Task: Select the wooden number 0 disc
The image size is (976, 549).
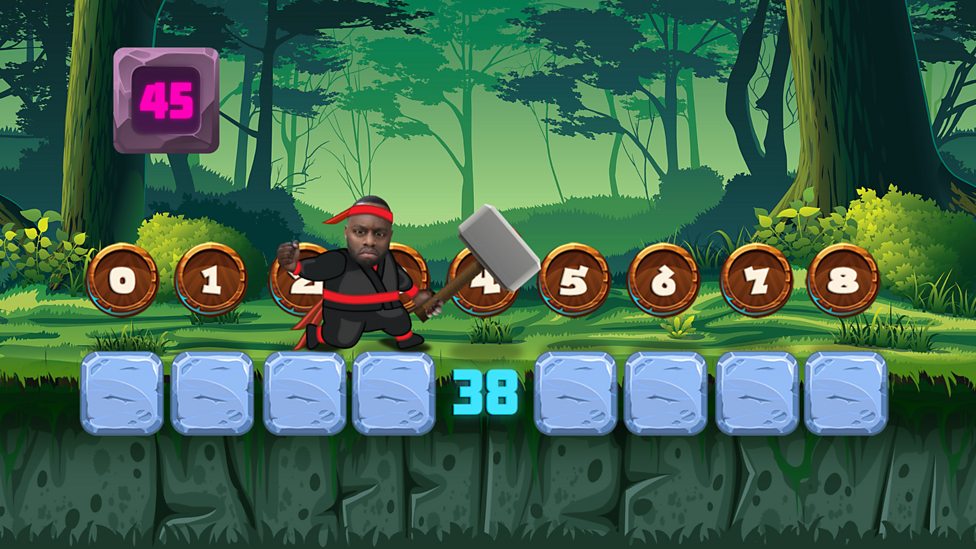Action: 122,279
